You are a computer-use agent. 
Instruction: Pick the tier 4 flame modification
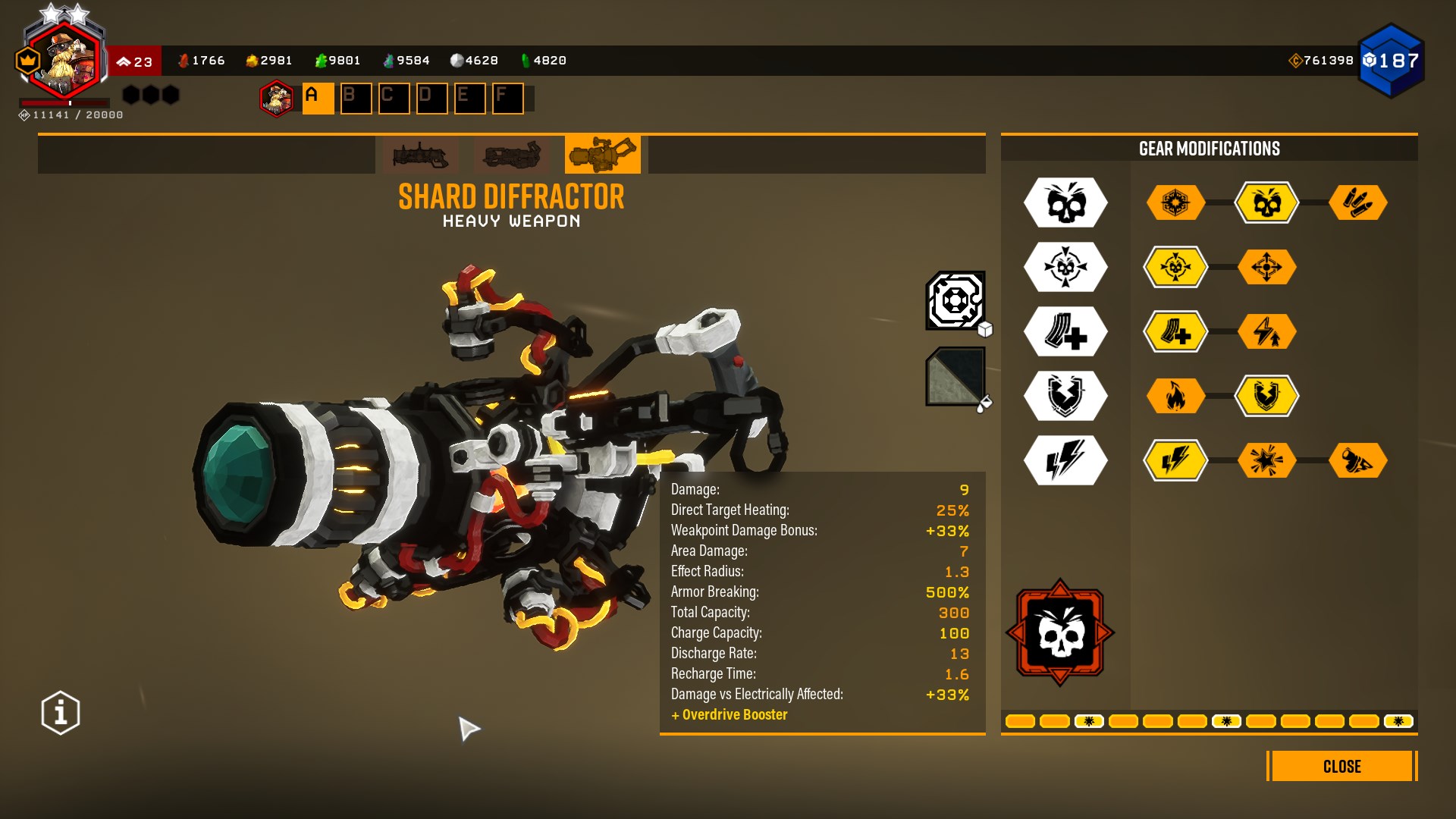click(1175, 396)
